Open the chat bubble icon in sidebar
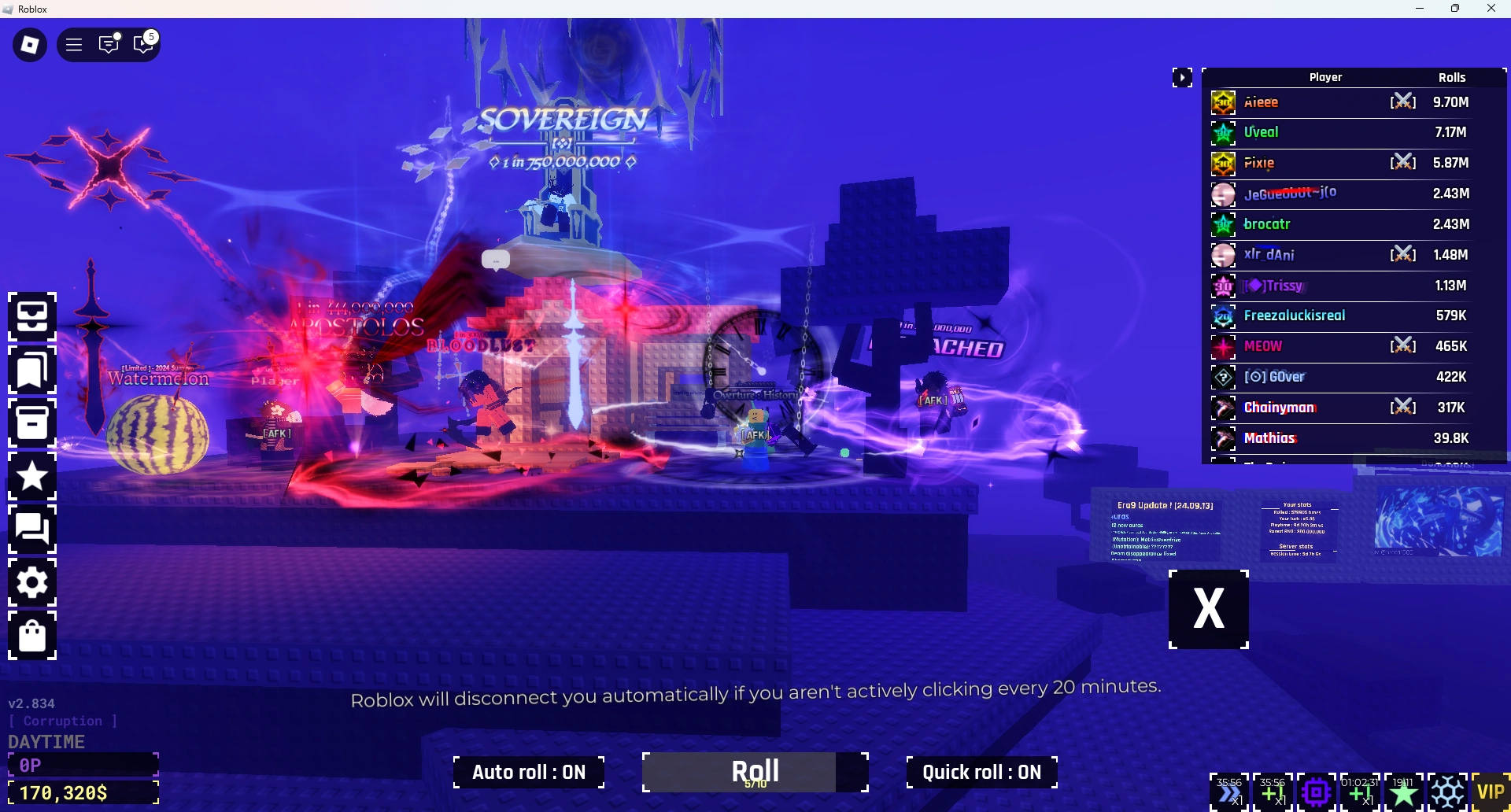1511x812 pixels. pyautogui.click(x=32, y=530)
